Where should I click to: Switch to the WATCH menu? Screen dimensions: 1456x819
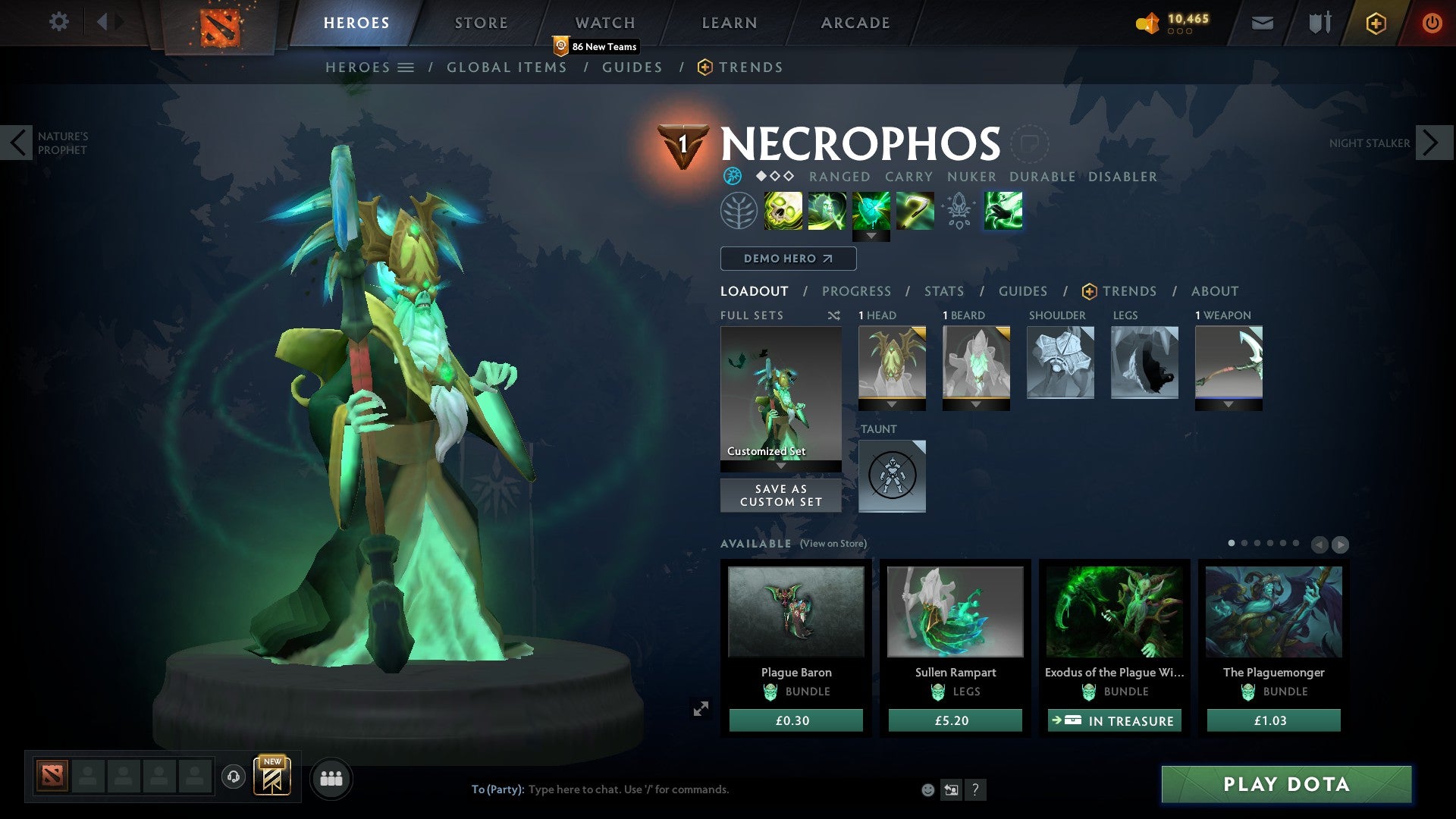coord(605,22)
